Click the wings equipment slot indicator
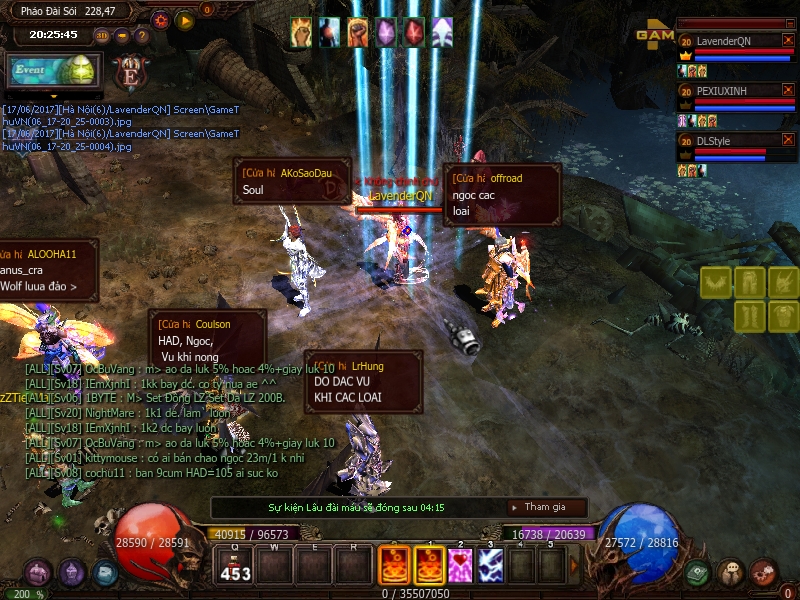The height and width of the screenshot is (600, 800). click(x=716, y=282)
